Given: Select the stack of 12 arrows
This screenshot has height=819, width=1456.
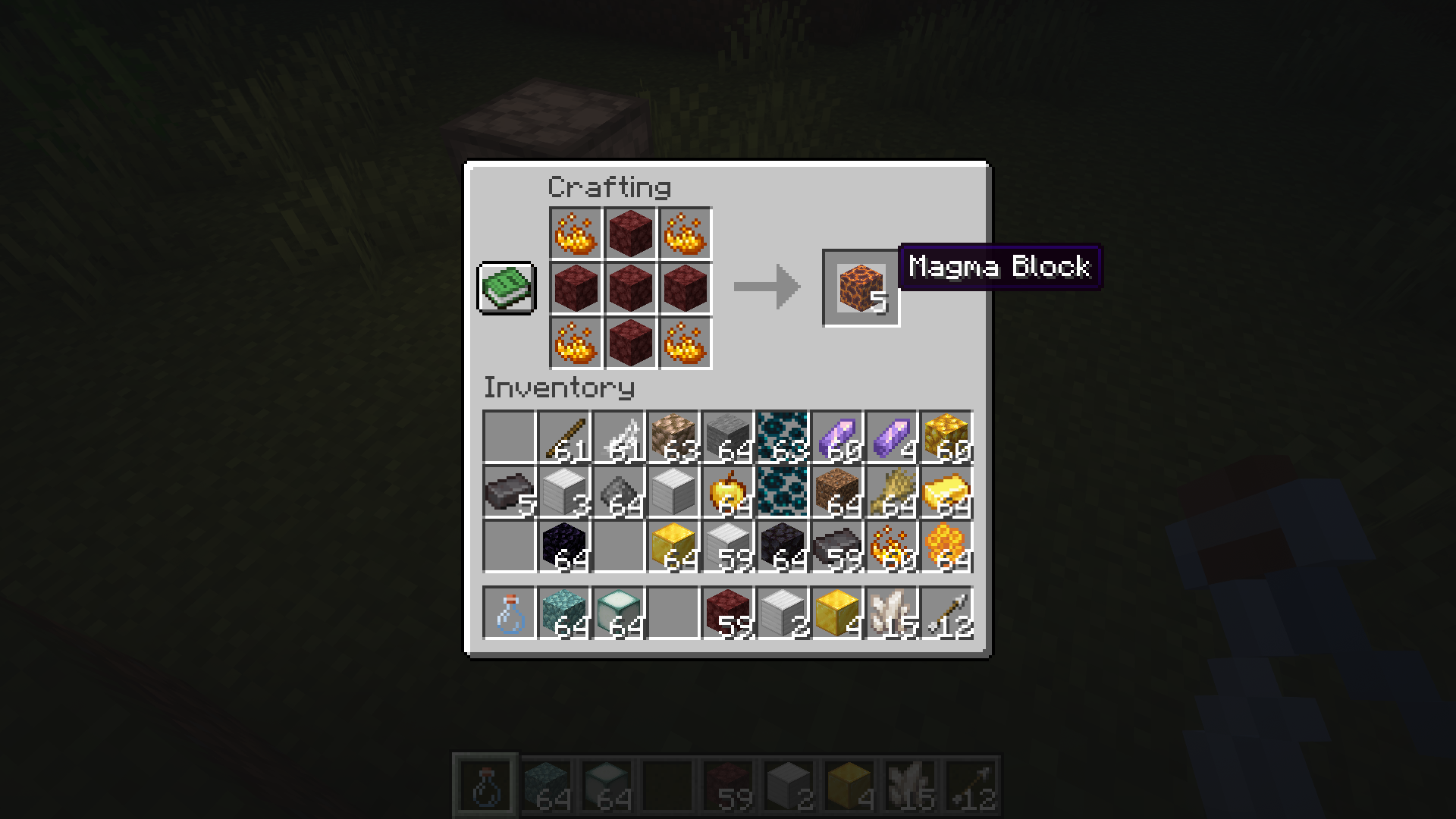Looking at the screenshot, I should (946, 613).
